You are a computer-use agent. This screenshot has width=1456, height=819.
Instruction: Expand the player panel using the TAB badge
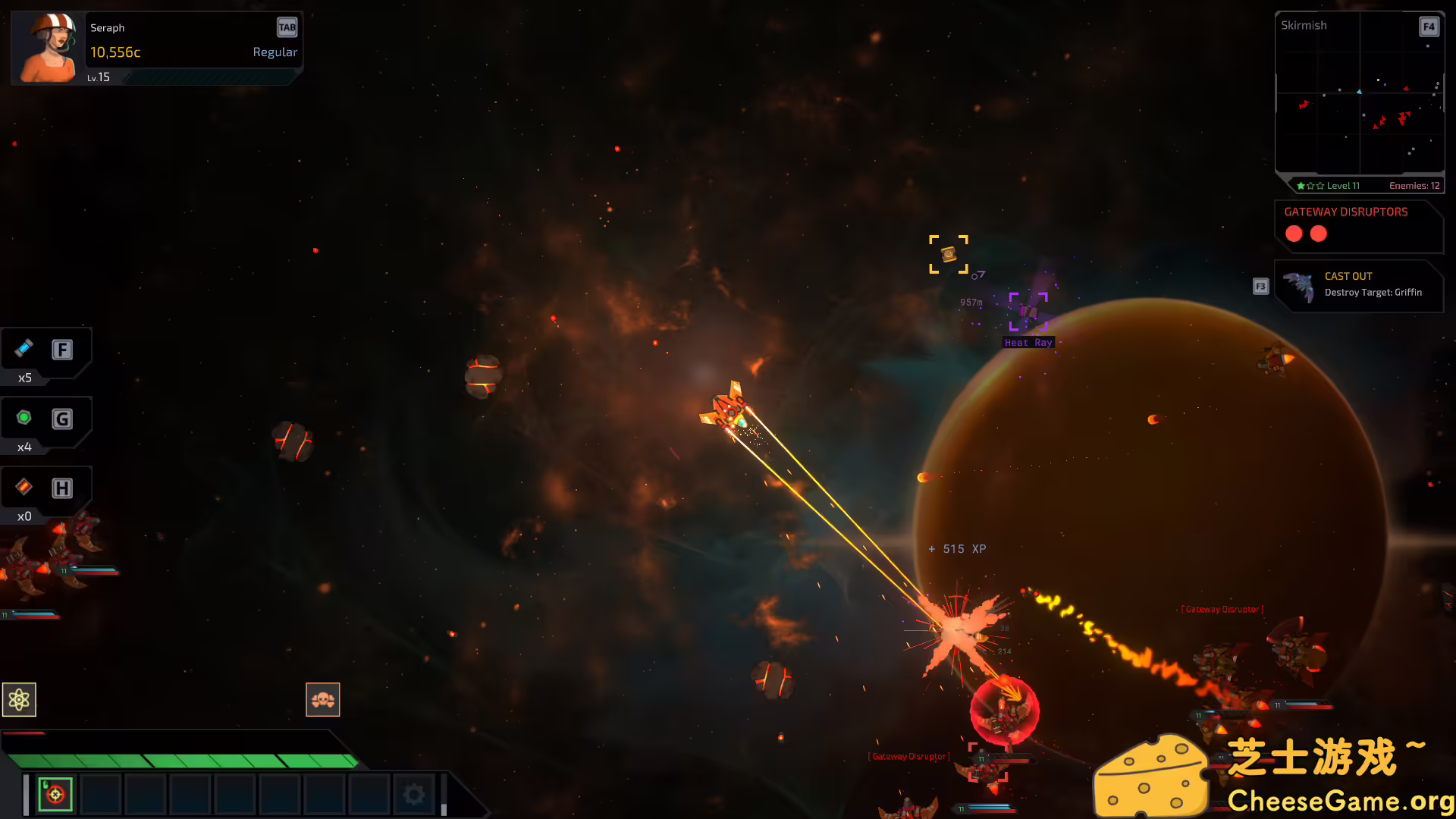(x=287, y=27)
